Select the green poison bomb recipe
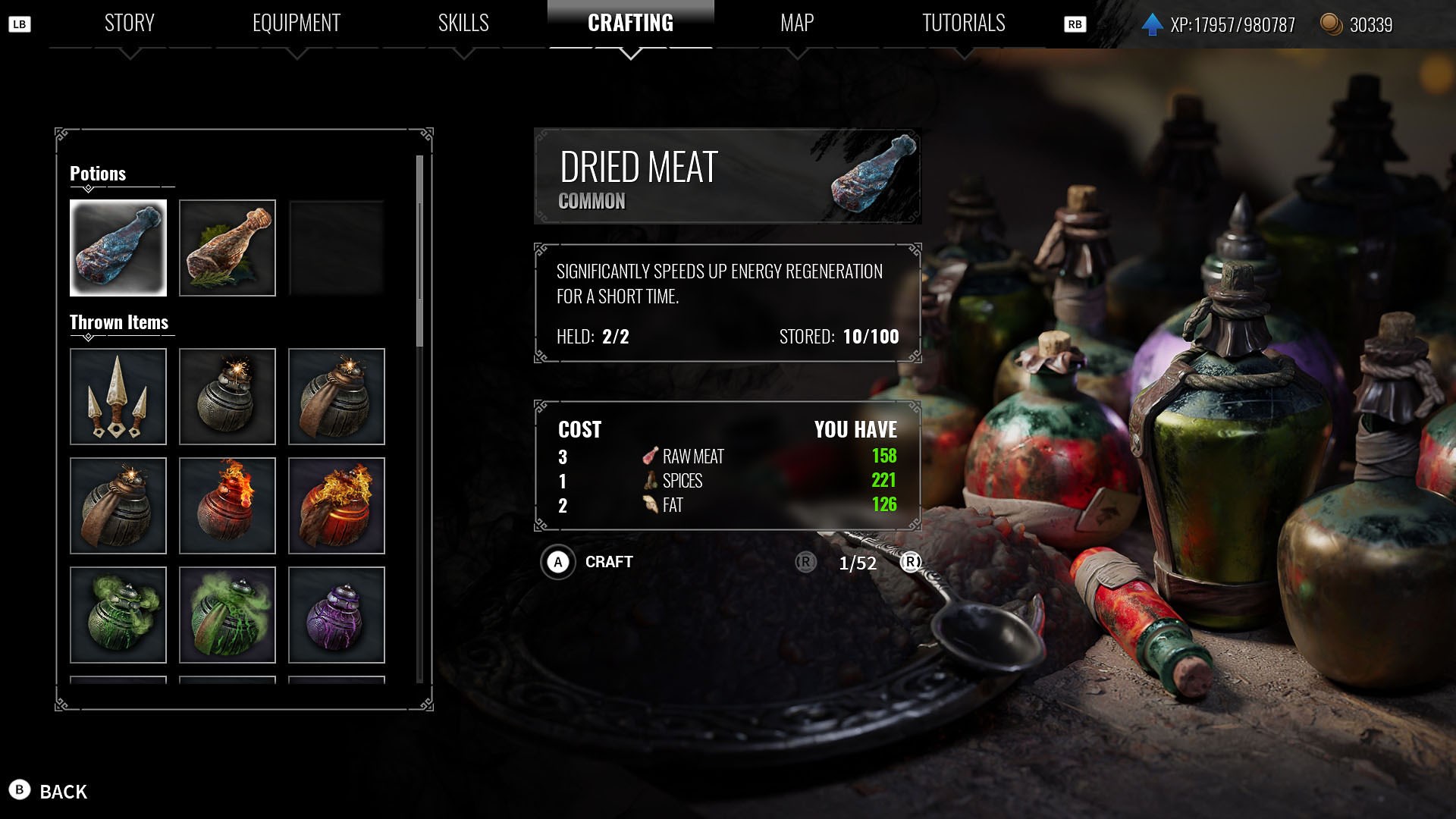Screen dimensions: 1456x819 [118, 615]
